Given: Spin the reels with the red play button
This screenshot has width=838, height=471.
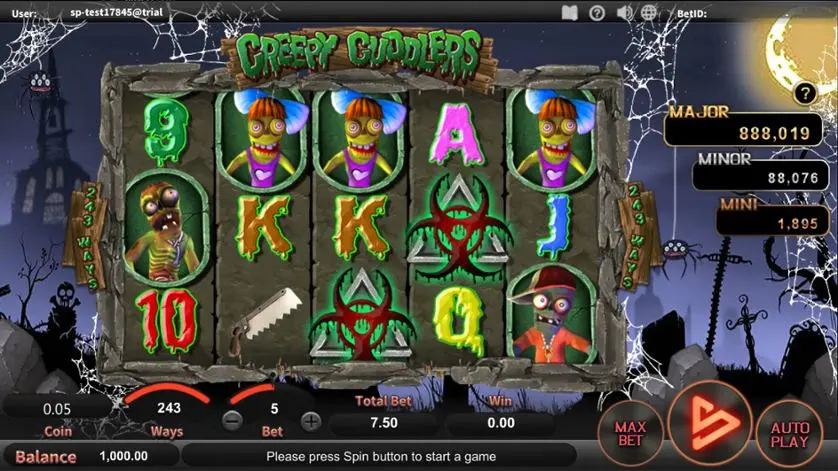Looking at the screenshot, I should 710,423.
